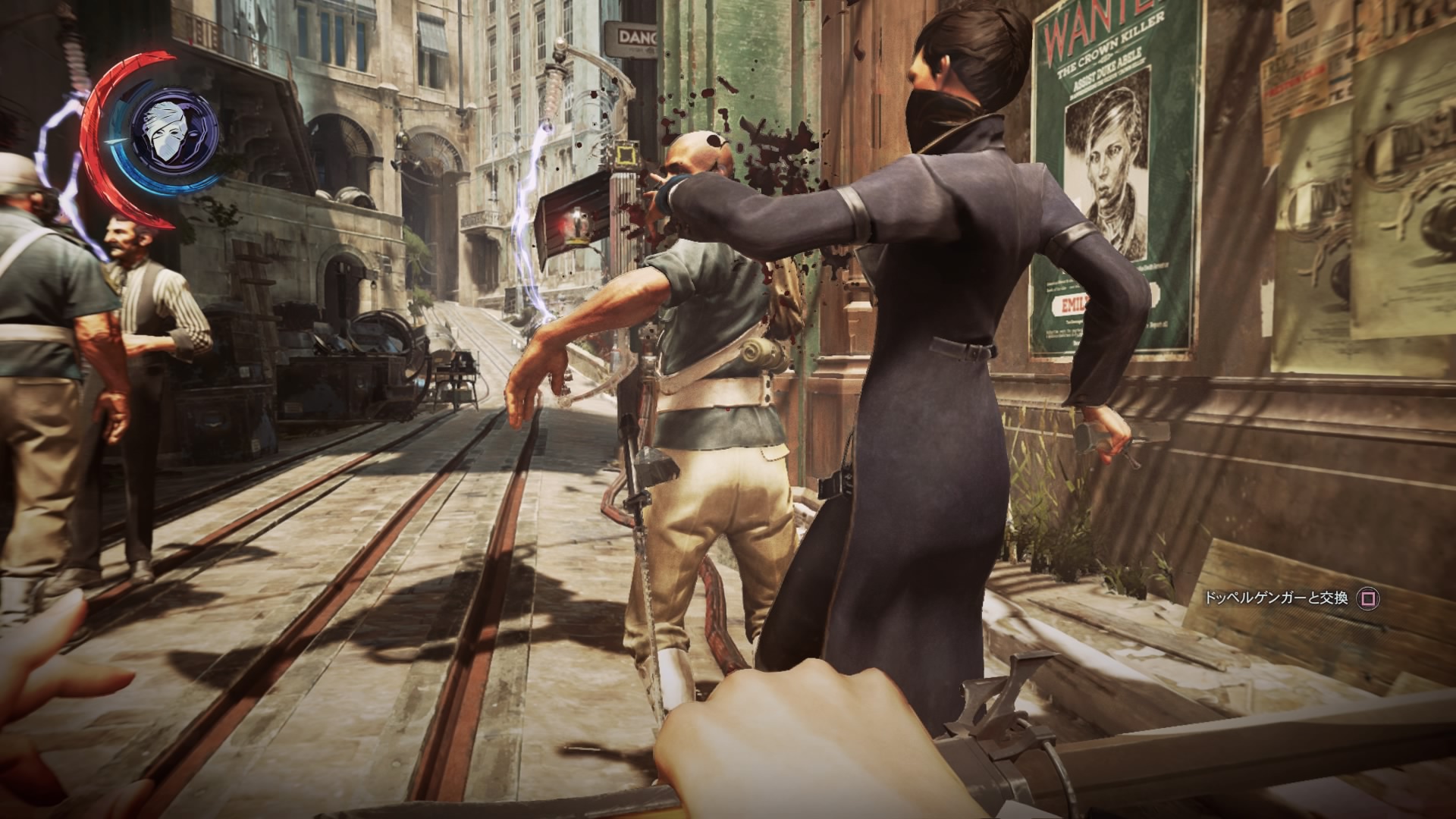Click the masked figure portrait in the power wheel
Viewport: 1456px width, 819px height.
click(x=169, y=131)
